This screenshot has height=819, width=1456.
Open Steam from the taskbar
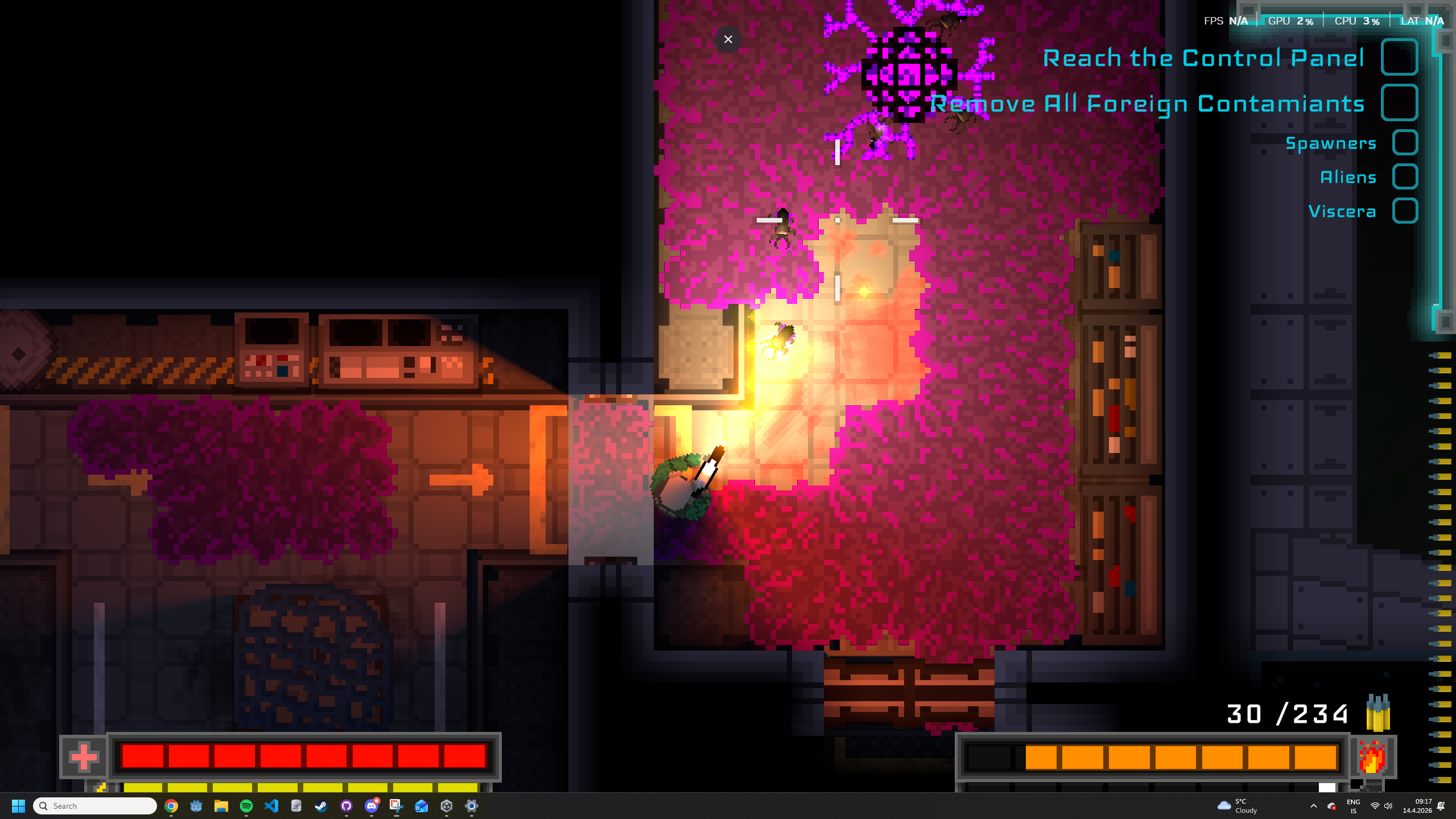(321, 806)
